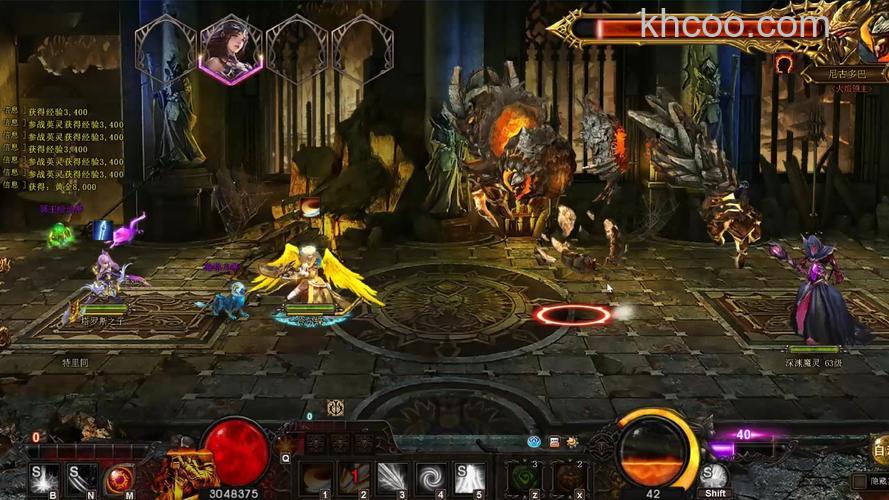This screenshot has width=889, height=500.
Task: Trigger the fiery orb skill on M
Action: pyautogui.click(x=122, y=477)
